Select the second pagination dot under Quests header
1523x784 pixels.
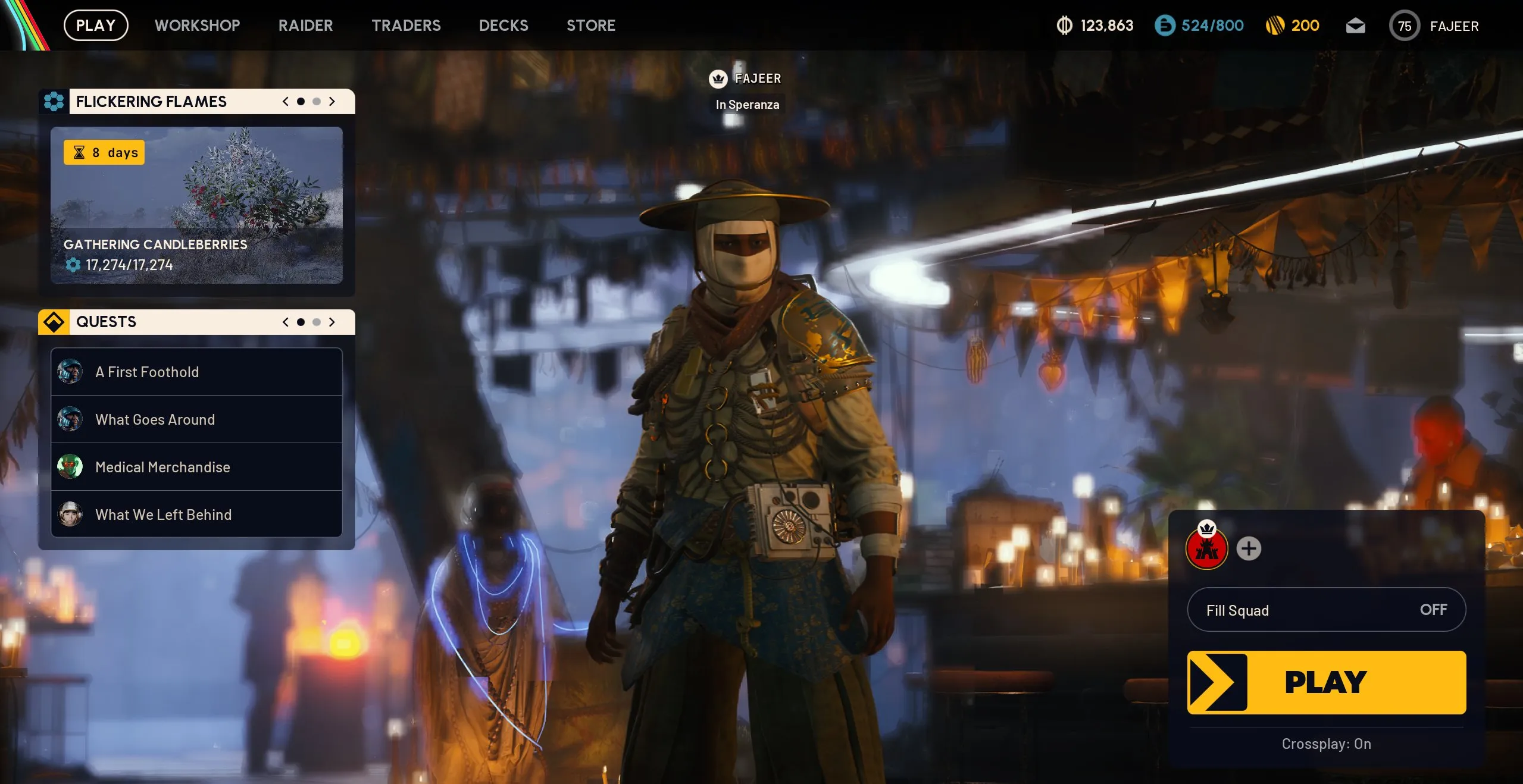click(x=316, y=322)
